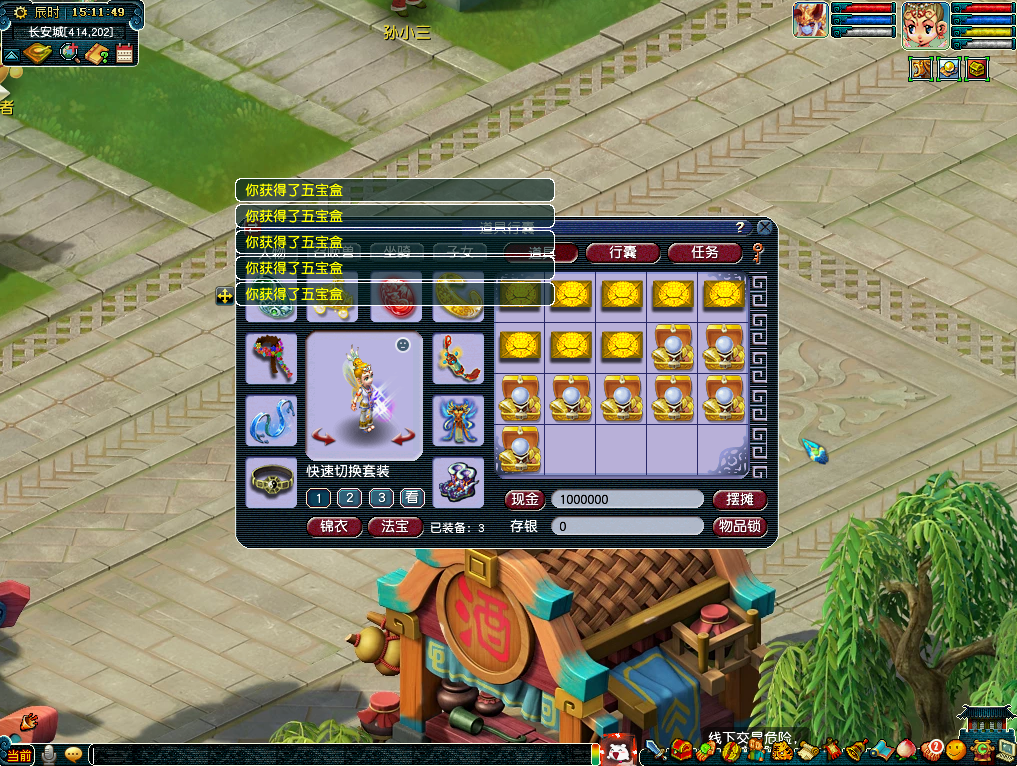This screenshot has height=766, width=1017.
Task: Click the microphone voice chat icon
Action: [49, 754]
